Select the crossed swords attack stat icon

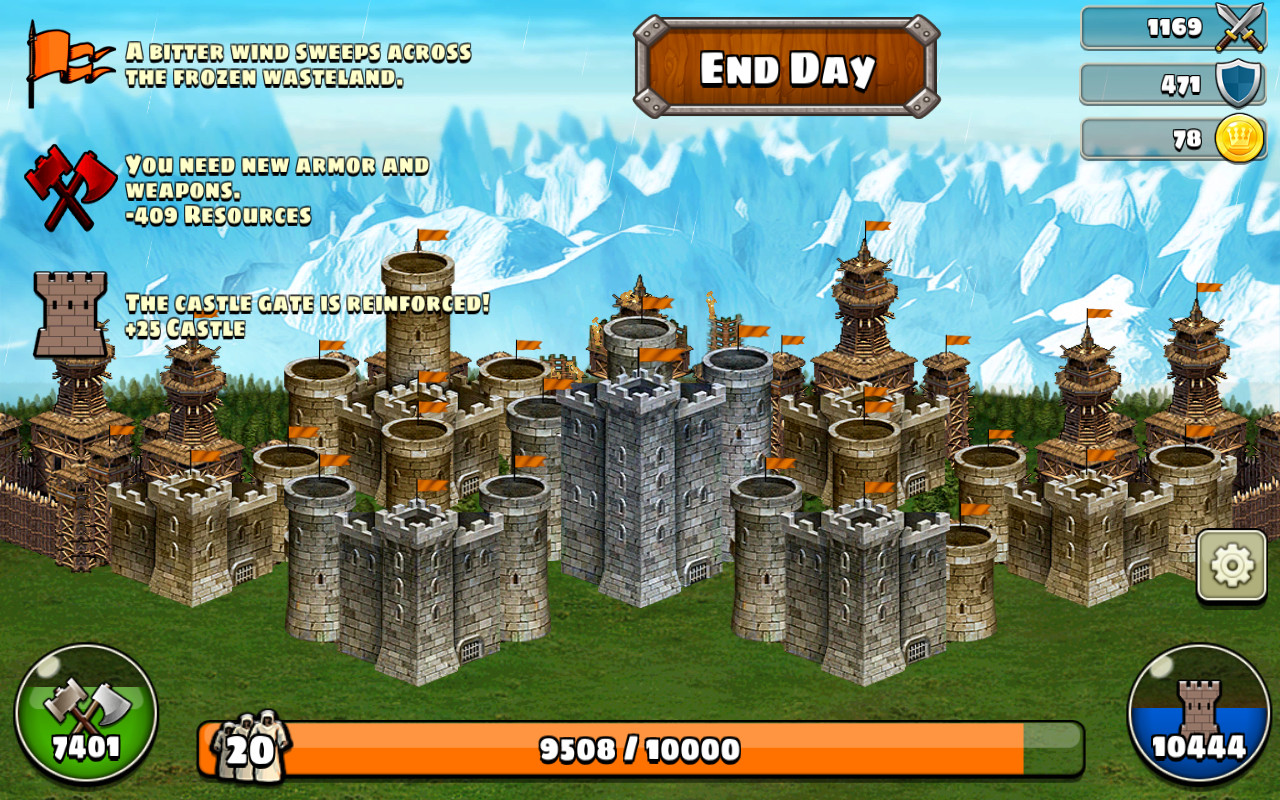[1237, 27]
